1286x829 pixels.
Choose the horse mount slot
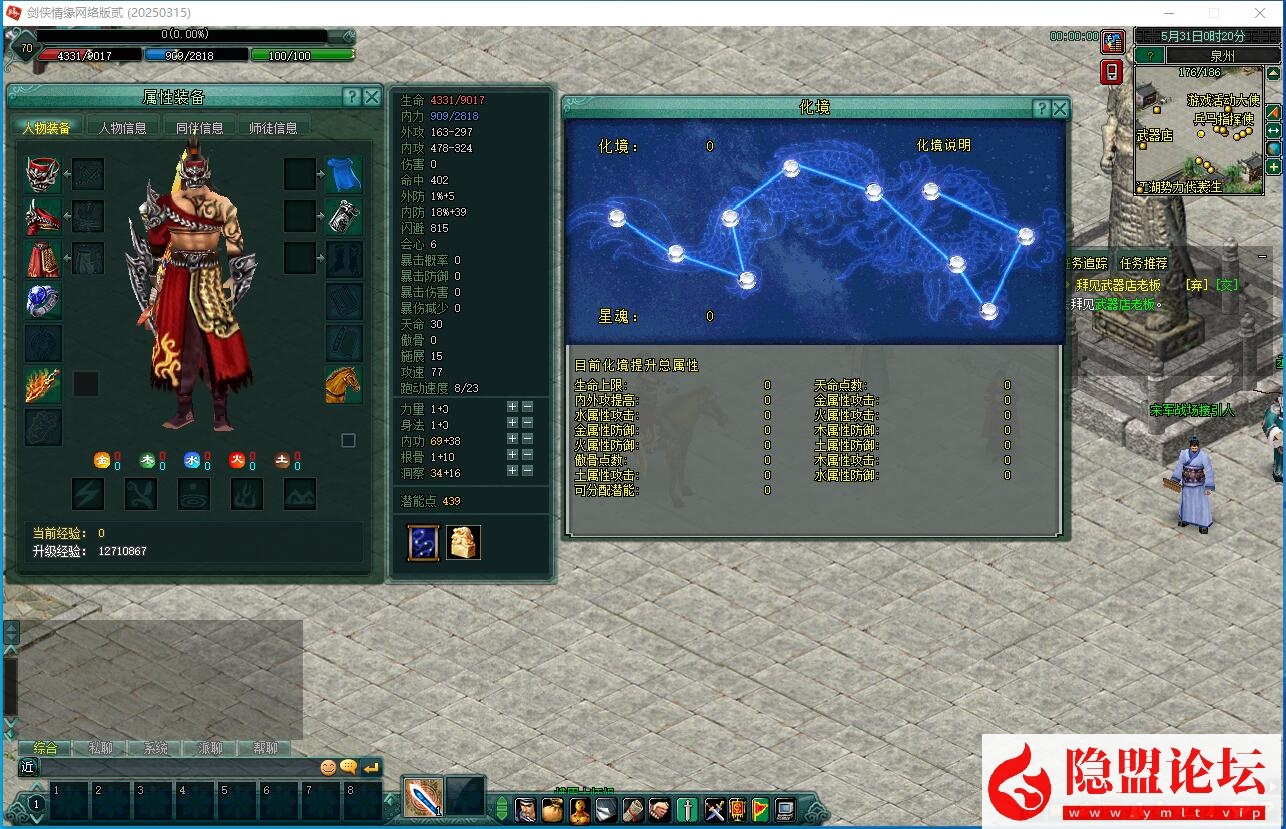point(343,385)
